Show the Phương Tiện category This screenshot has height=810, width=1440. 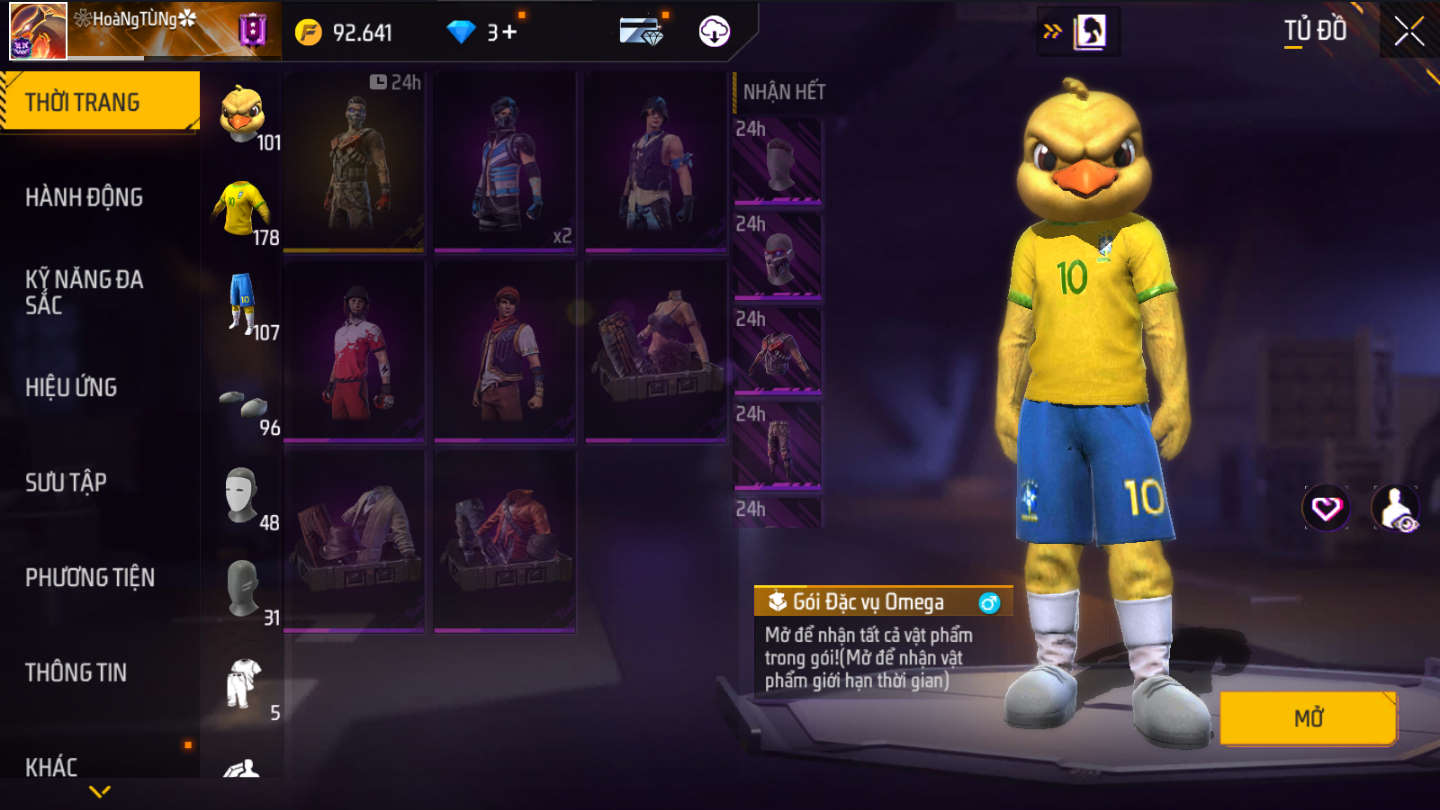[x=90, y=577]
